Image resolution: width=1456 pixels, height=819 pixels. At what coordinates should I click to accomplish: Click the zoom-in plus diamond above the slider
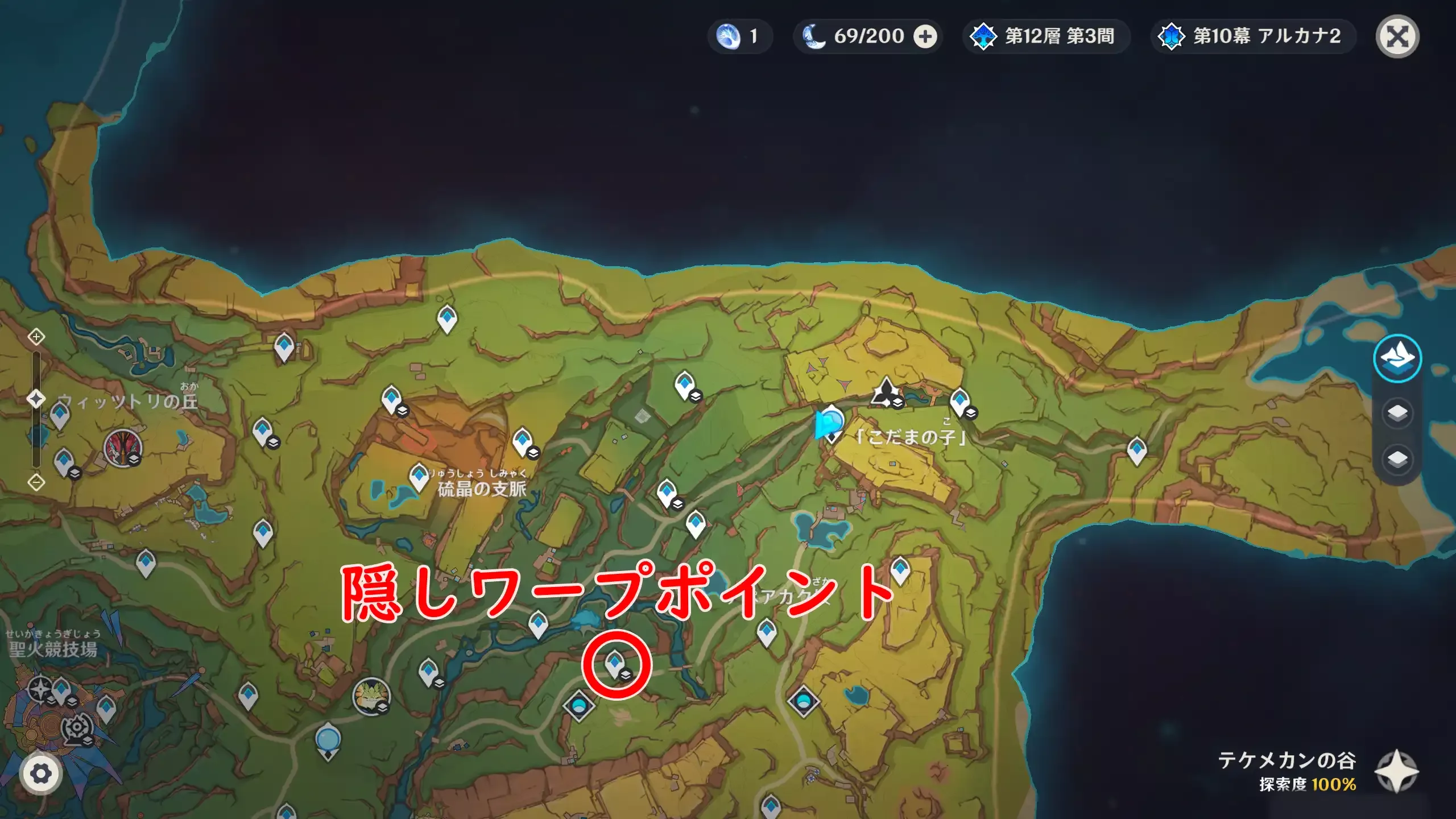tap(36, 337)
